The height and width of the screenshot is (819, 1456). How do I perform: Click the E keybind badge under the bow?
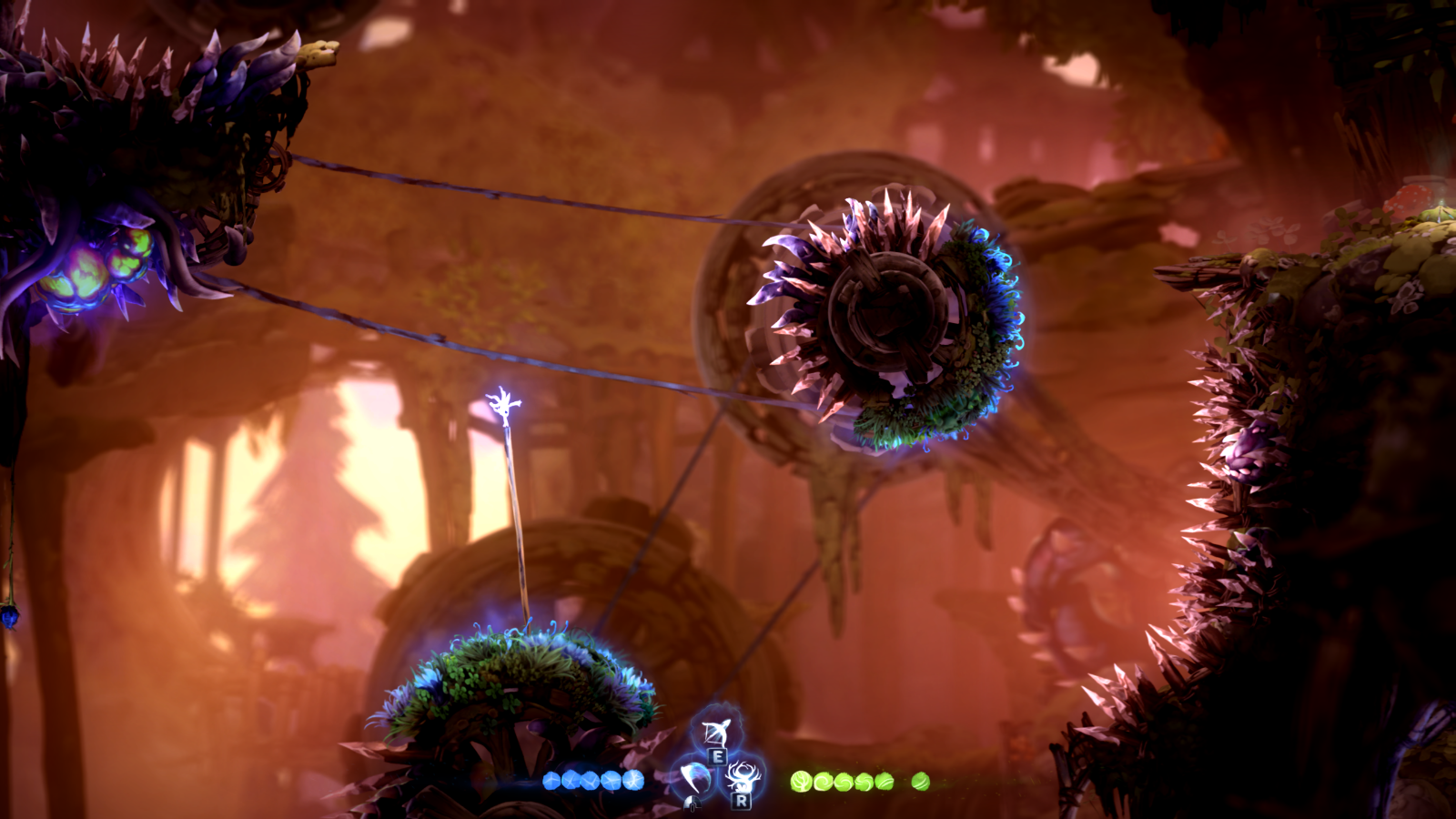[x=718, y=755]
